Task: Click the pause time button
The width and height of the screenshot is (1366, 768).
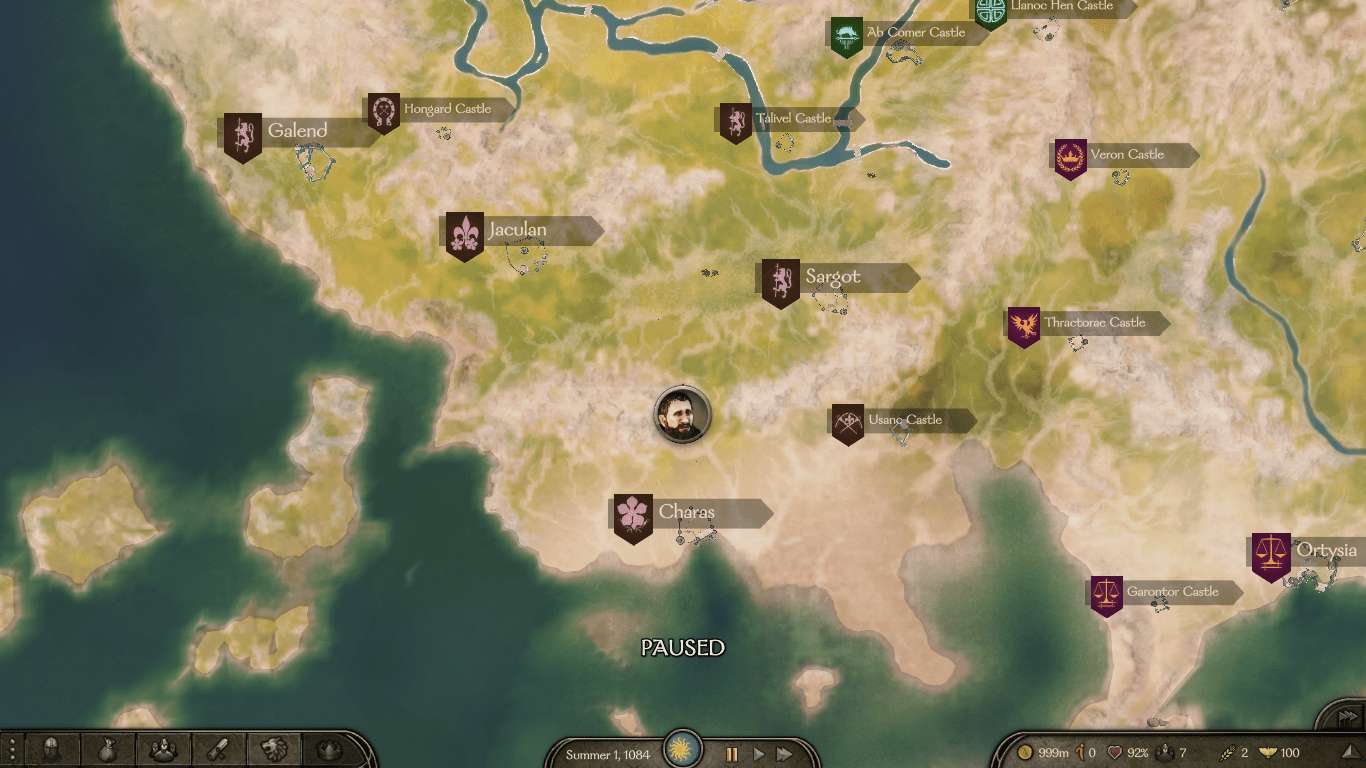Action: (x=732, y=754)
